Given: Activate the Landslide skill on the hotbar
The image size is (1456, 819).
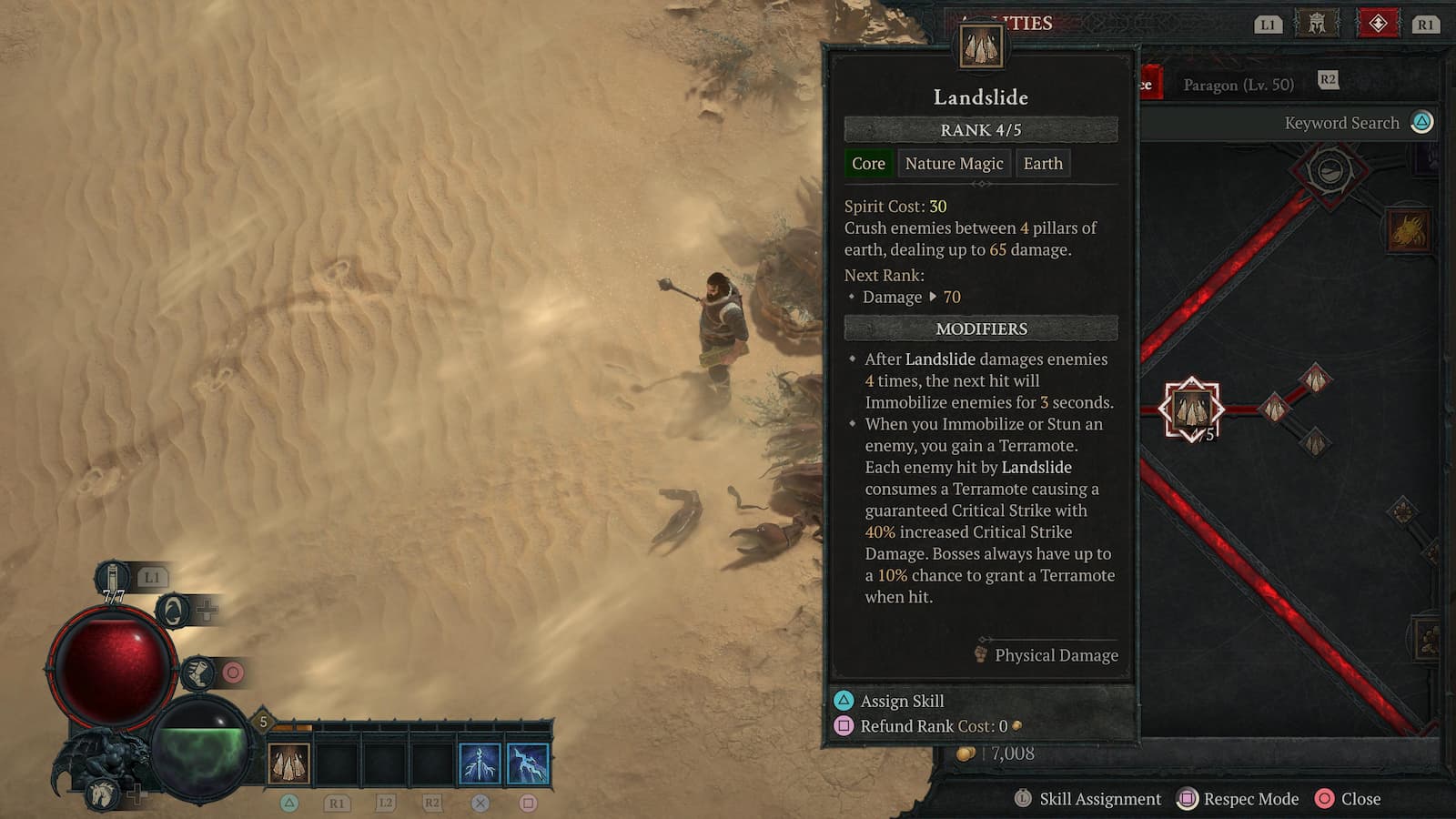Looking at the screenshot, I should (x=288, y=763).
